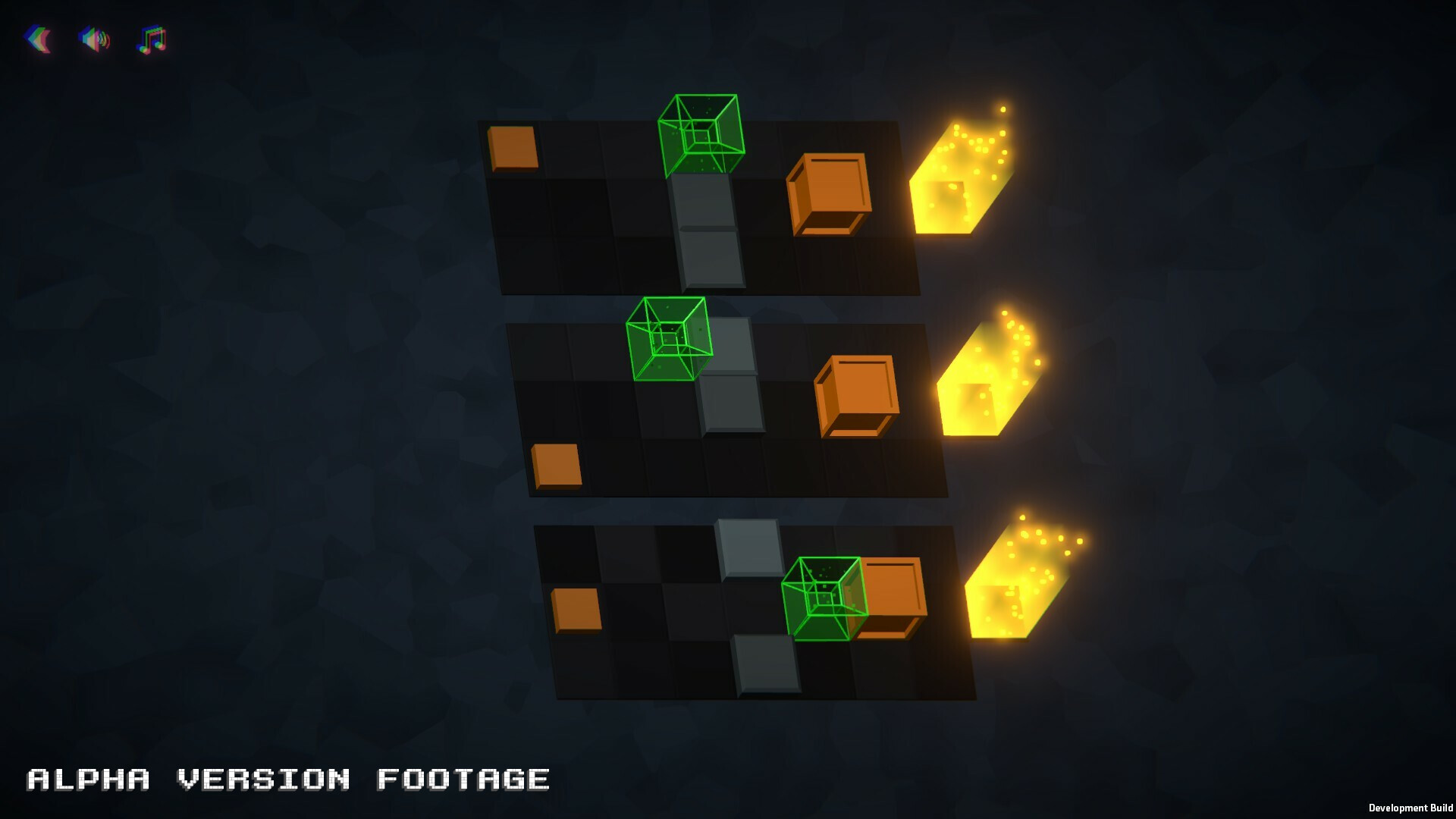Click the sound effects speaker icon
Screen dimensions: 1456x819
coord(94,40)
